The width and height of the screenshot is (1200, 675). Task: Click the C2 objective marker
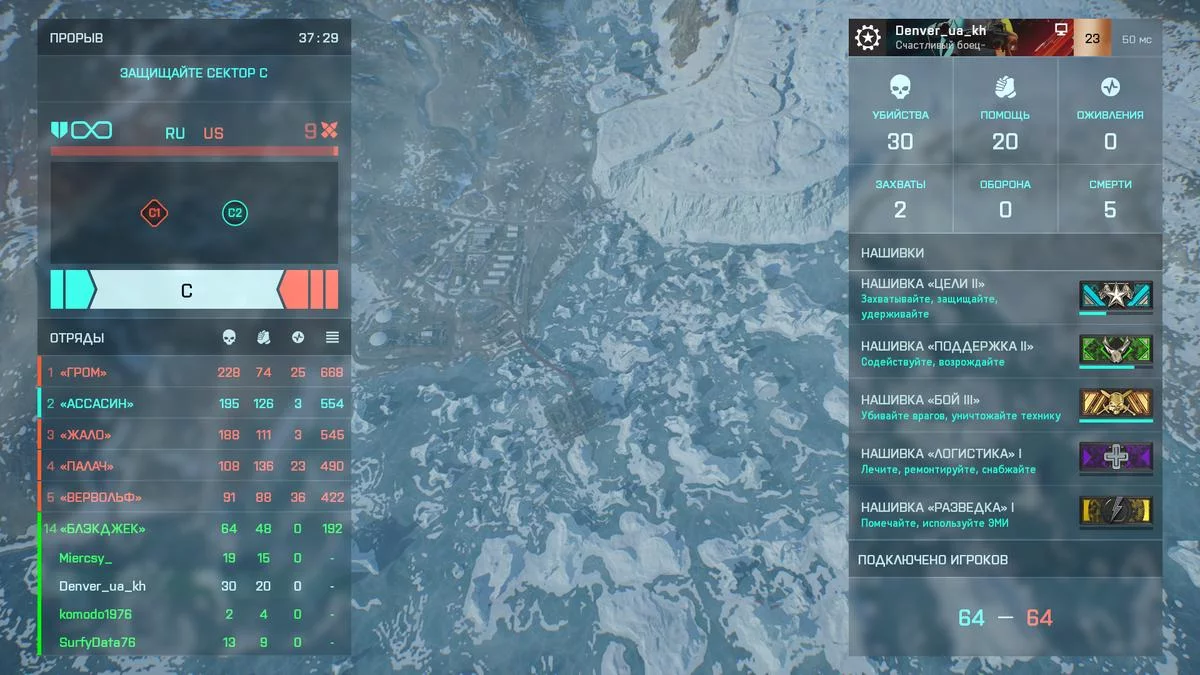(235, 213)
